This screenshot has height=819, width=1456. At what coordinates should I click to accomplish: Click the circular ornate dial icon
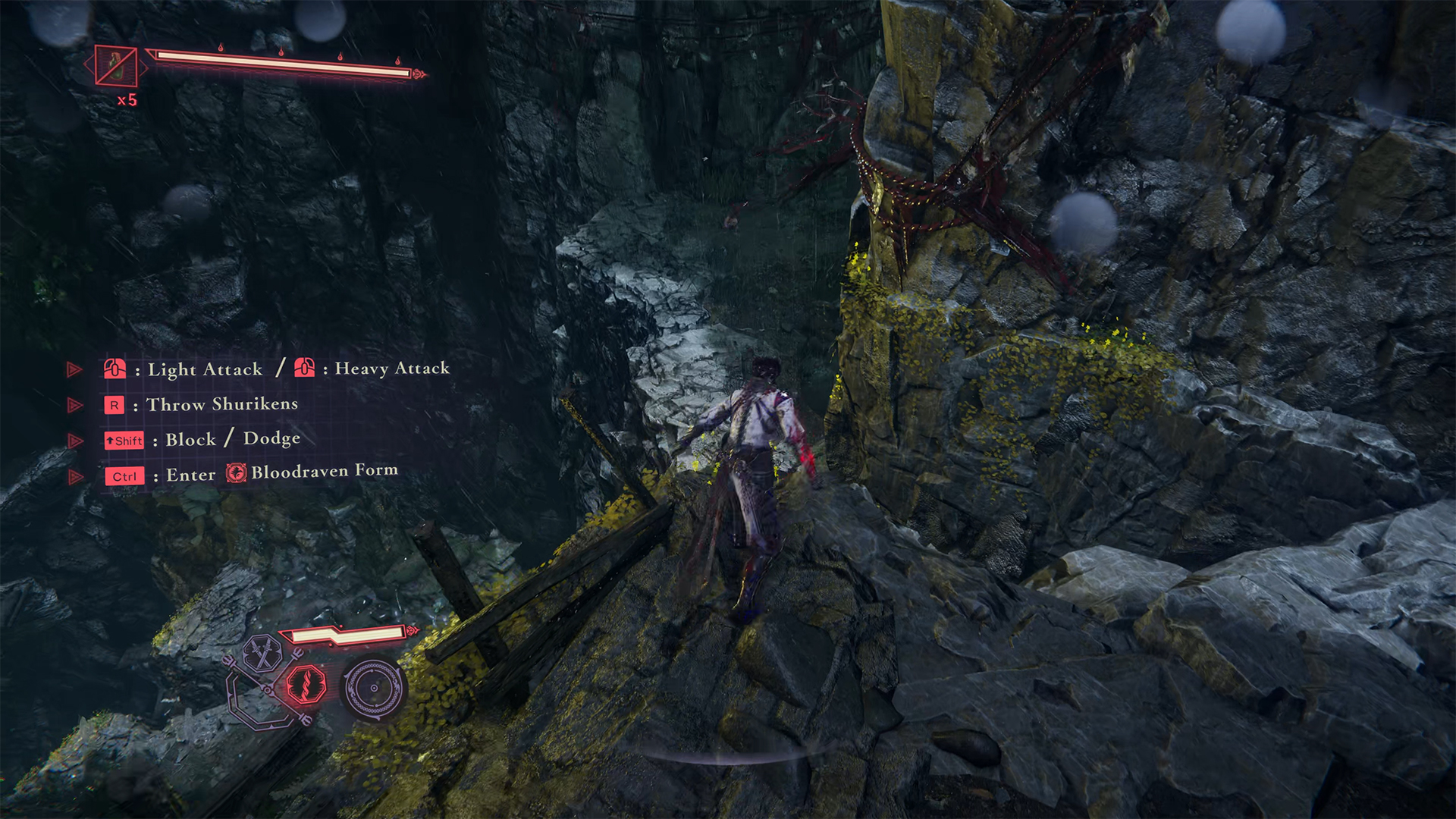point(373,688)
